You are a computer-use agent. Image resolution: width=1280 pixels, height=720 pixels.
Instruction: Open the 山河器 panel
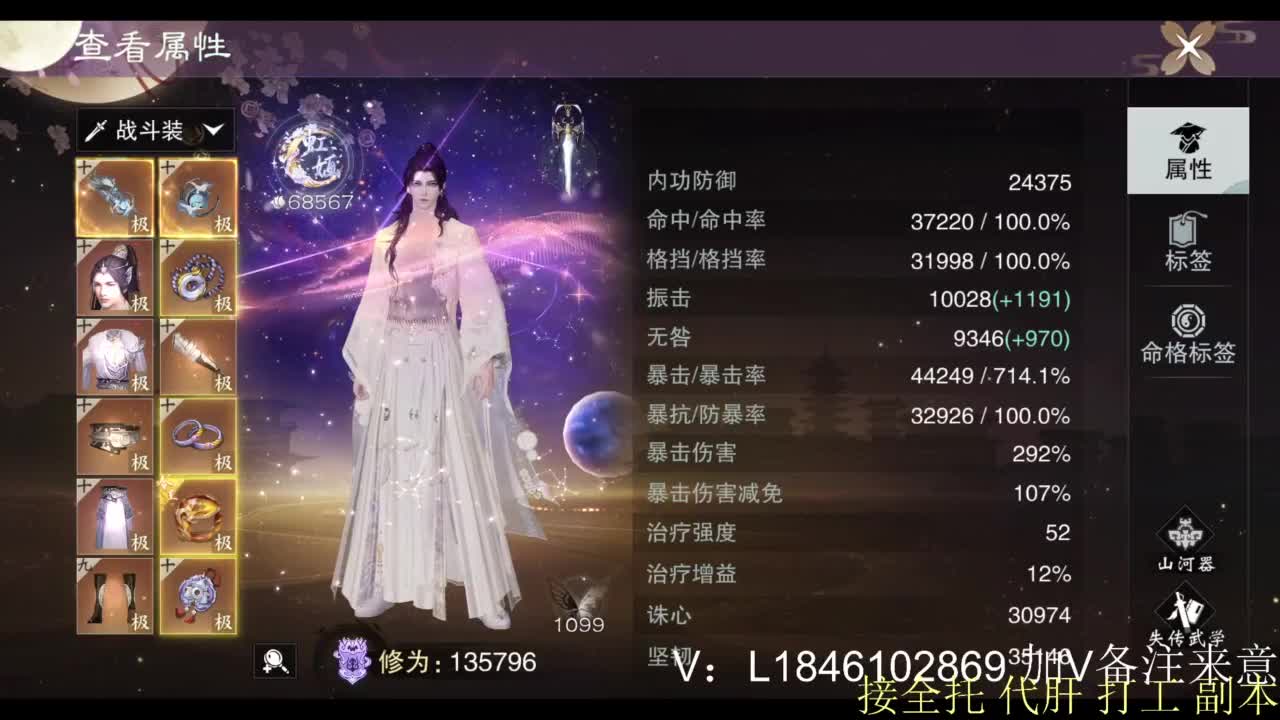1186,545
